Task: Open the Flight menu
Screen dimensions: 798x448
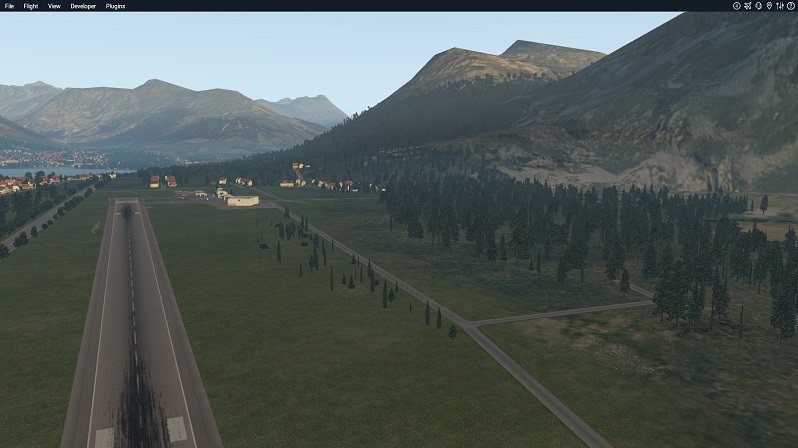Action: (x=31, y=6)
